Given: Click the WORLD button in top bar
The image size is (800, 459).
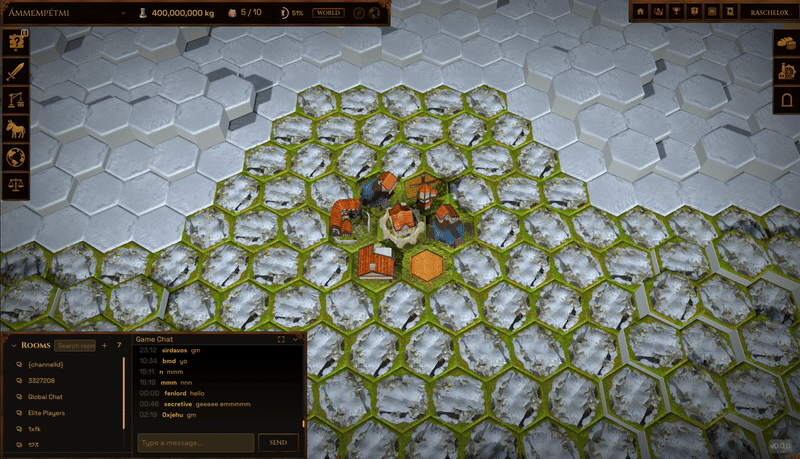Looking at the screenshot, I should click(328, 13).
